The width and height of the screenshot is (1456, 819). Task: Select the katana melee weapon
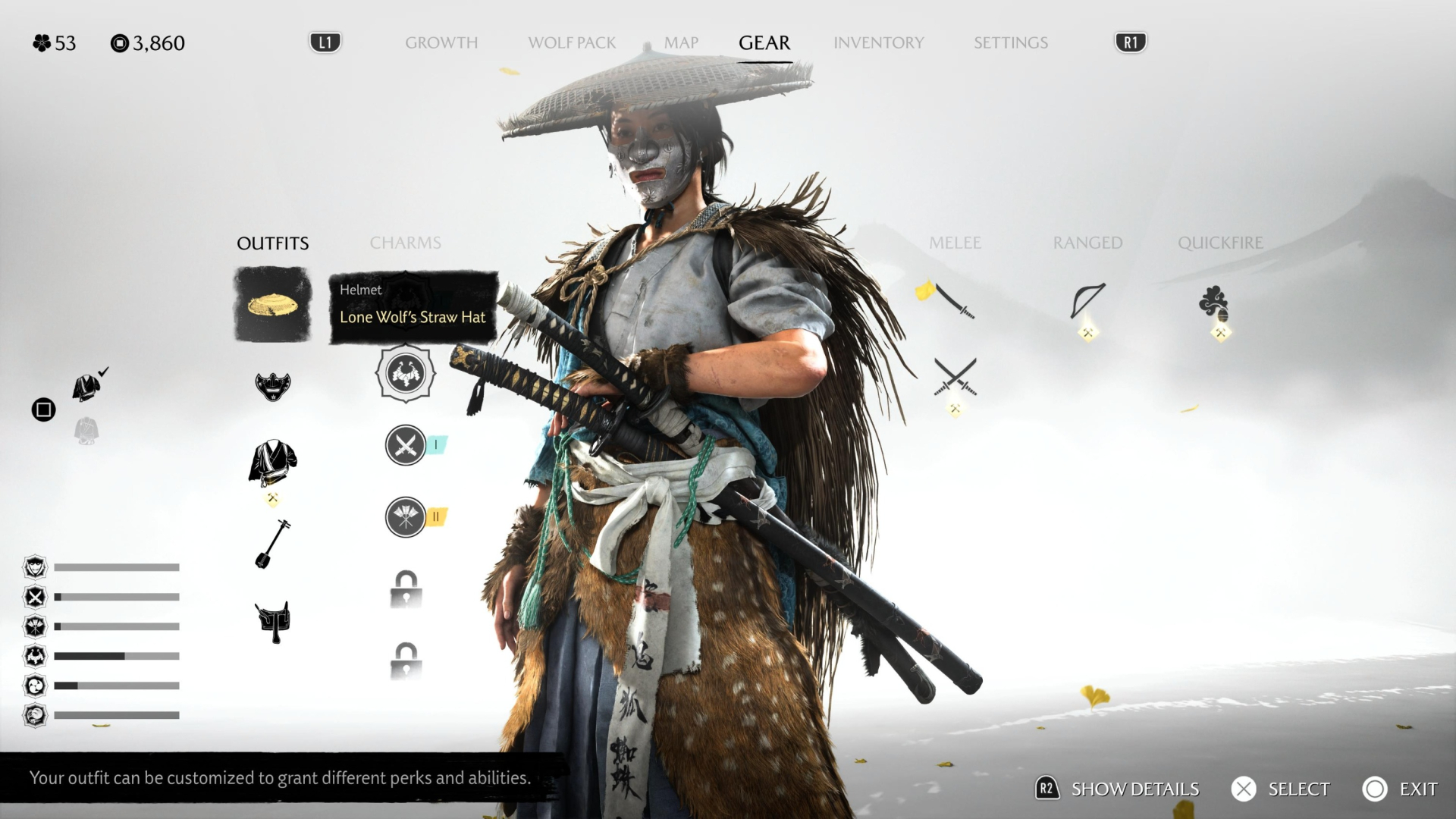pos(954,301)
